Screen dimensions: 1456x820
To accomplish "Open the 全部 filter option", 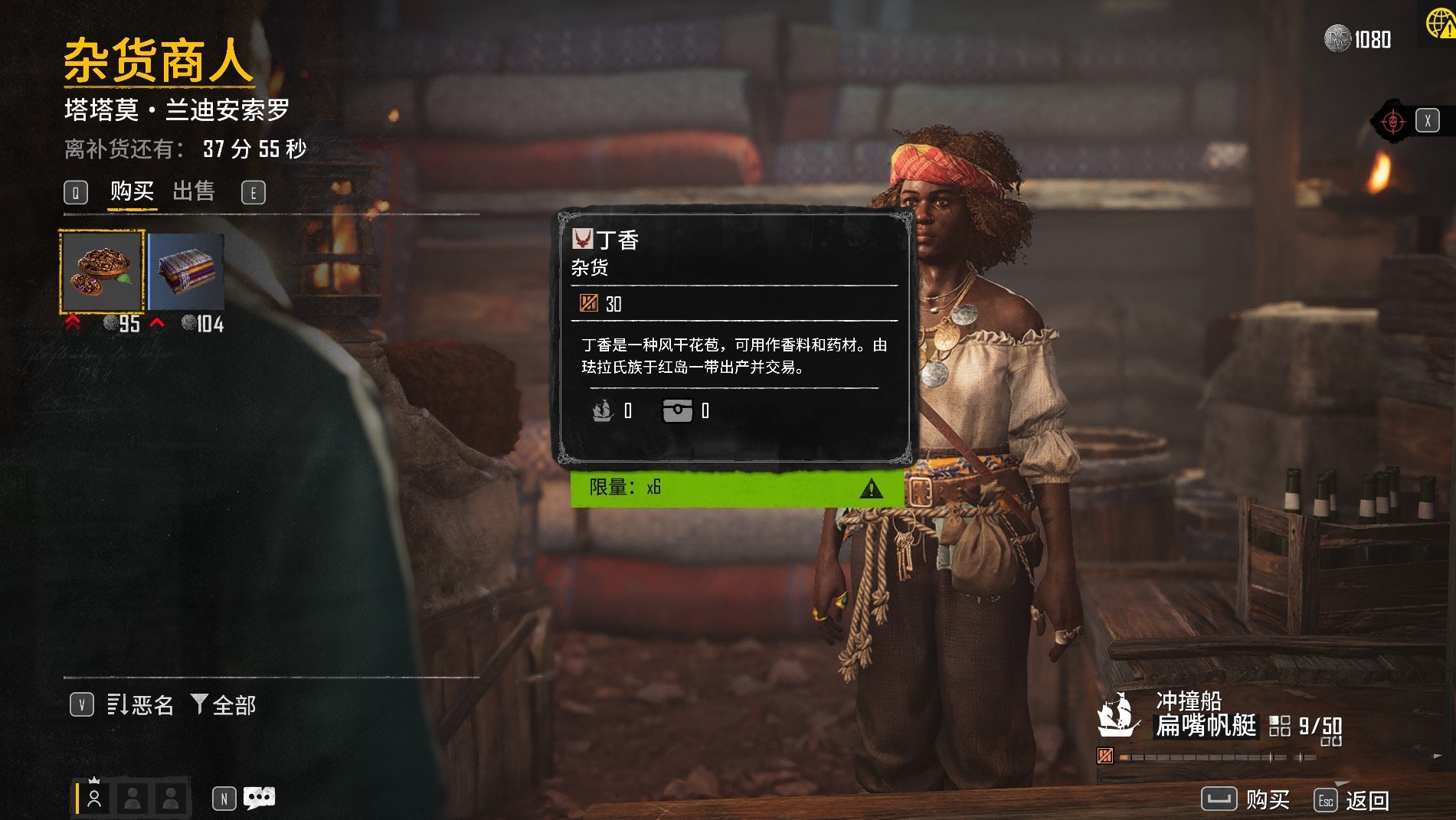I will click(224, 704).
